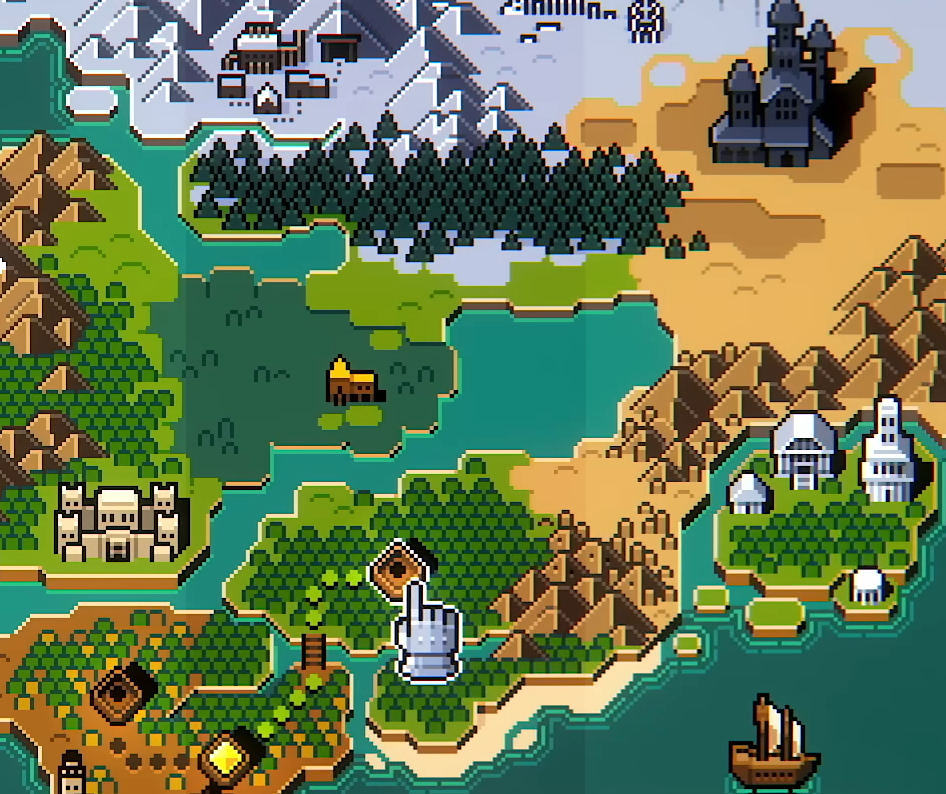Screen dimensions: 946x794
Task: Choose the glowing yellow diamond stage node
Action: click(x=229, y=753)
